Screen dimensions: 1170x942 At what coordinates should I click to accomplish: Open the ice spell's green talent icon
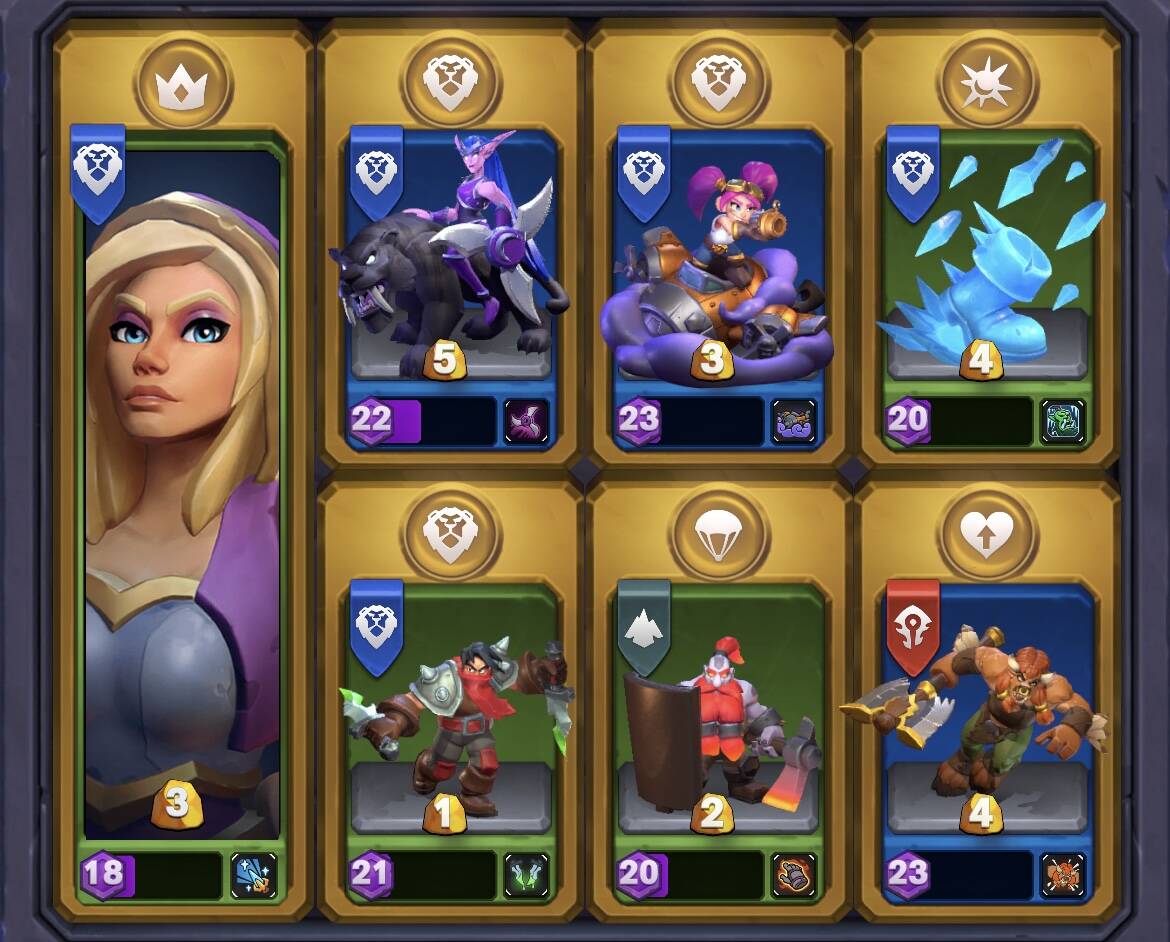[x=1063, y=420]
